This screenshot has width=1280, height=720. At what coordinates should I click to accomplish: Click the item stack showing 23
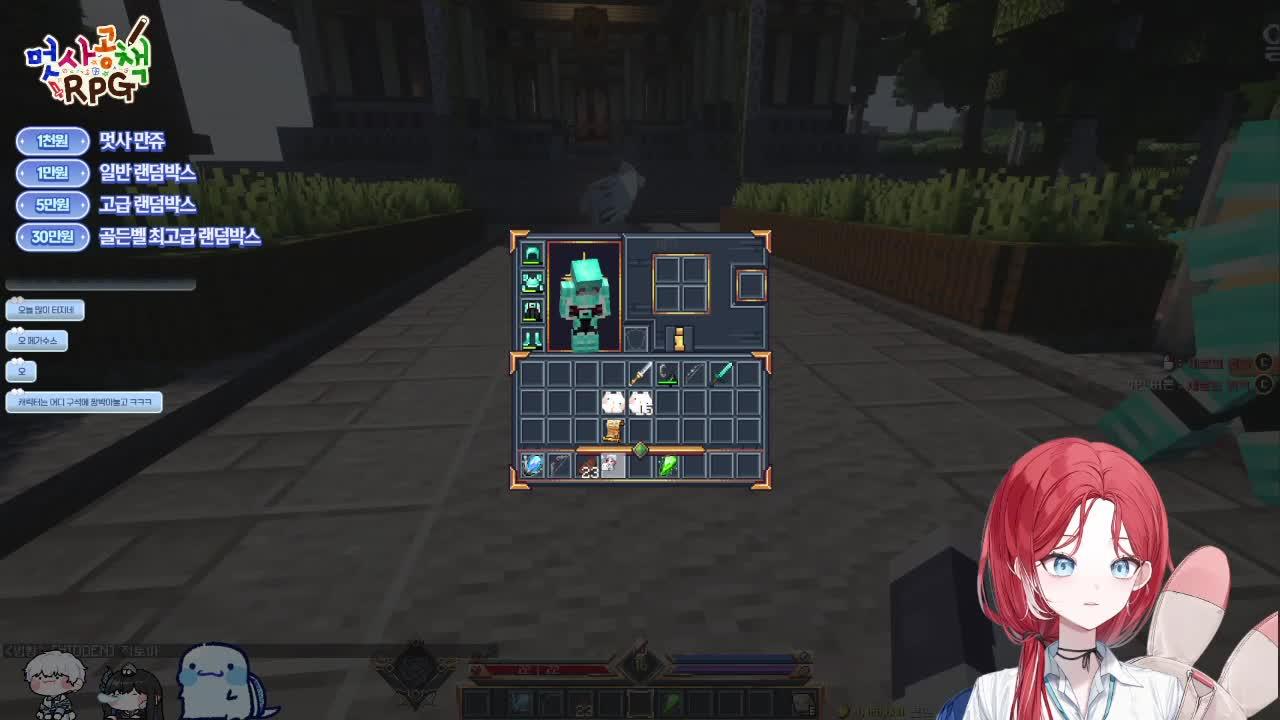pyautogui.click(x=588, y=464)
